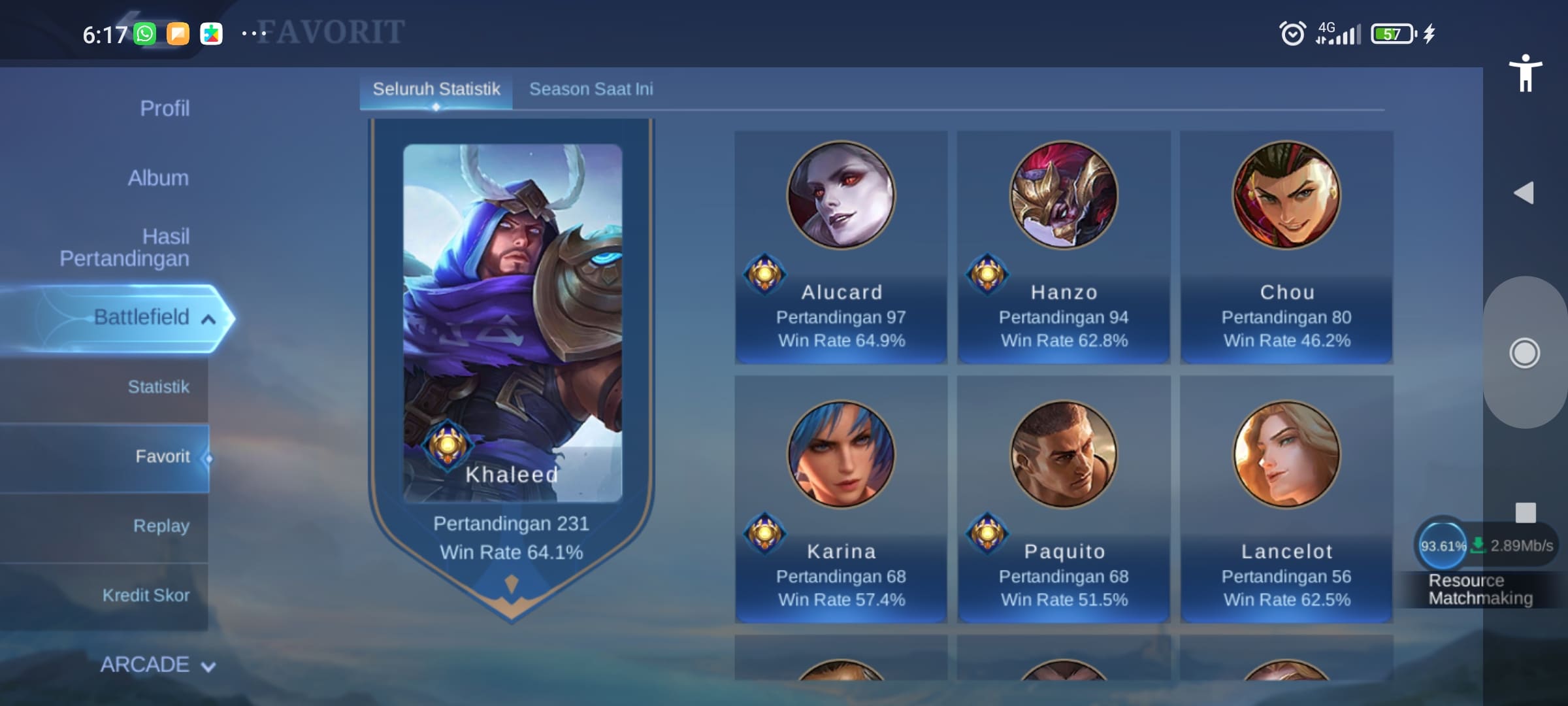The image size is (1568, 706).
Task: Switch to Season Saat Ini tab
Action: pyautogui.click(x=591, y=90)
